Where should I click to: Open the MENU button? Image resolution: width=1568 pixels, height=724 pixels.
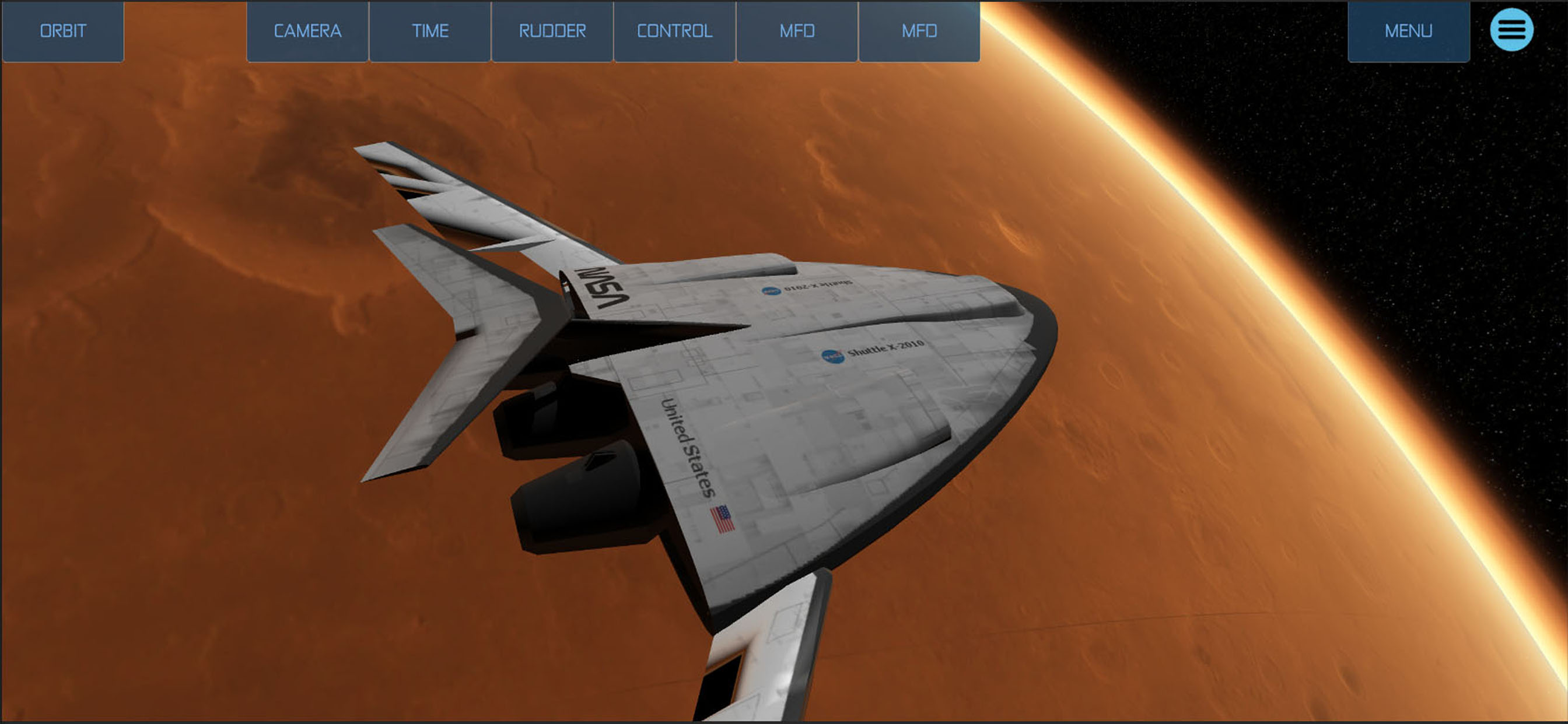[x=1408, y=31]
